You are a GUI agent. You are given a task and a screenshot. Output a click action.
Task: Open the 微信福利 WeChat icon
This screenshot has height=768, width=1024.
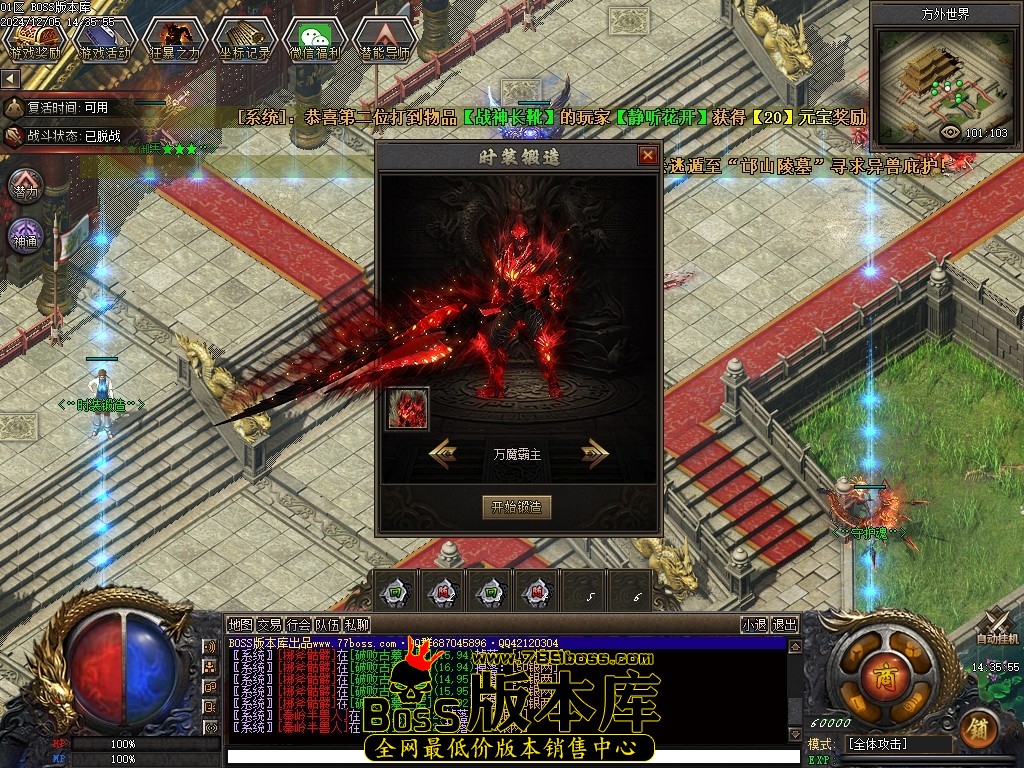315,38
